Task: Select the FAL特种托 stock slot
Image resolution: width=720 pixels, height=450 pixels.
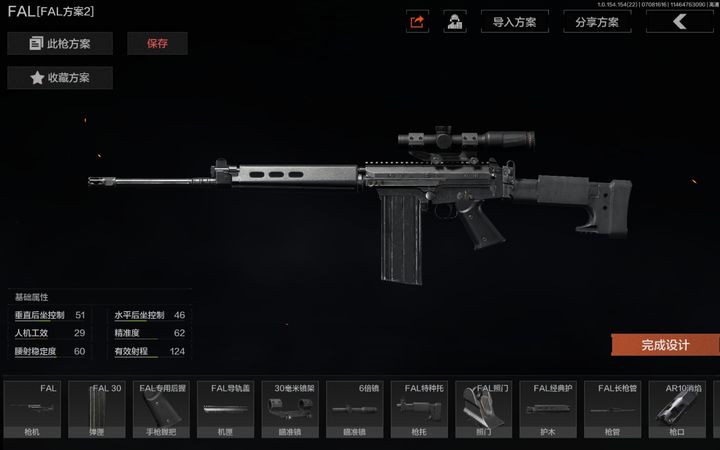Action: [x=419, y=410]
